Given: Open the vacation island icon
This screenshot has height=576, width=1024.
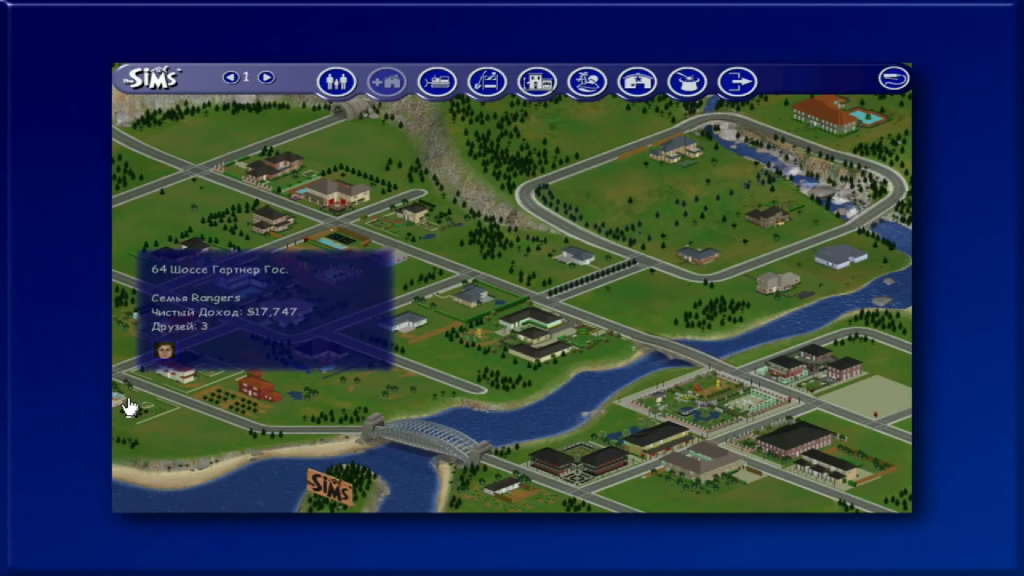Looking at the screenshot, I should click(587, 82).
